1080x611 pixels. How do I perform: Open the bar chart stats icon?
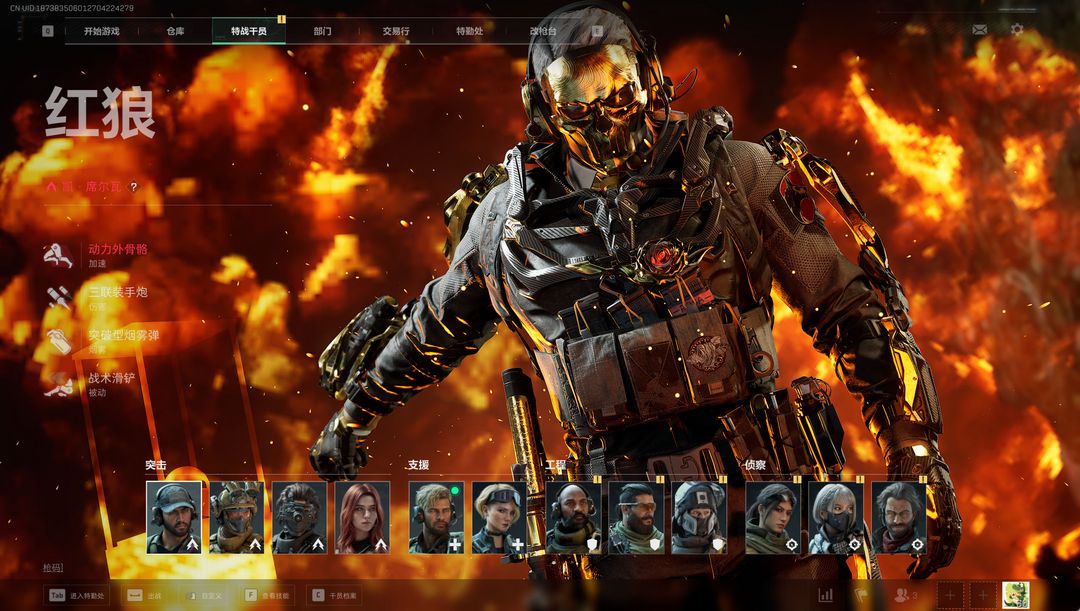(826, 595)
